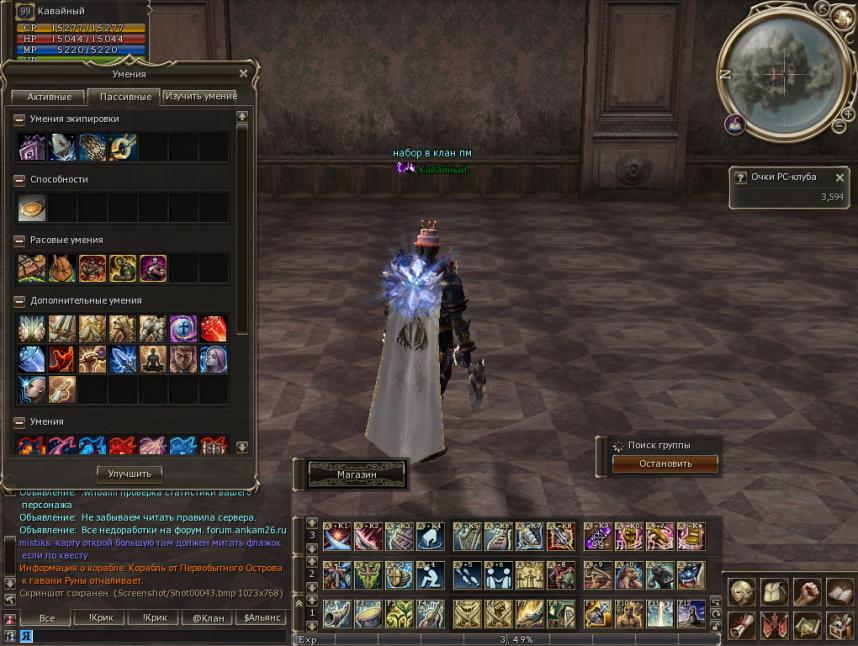
Task: Select the $Альянс chat tab
Action: [260, 619]
